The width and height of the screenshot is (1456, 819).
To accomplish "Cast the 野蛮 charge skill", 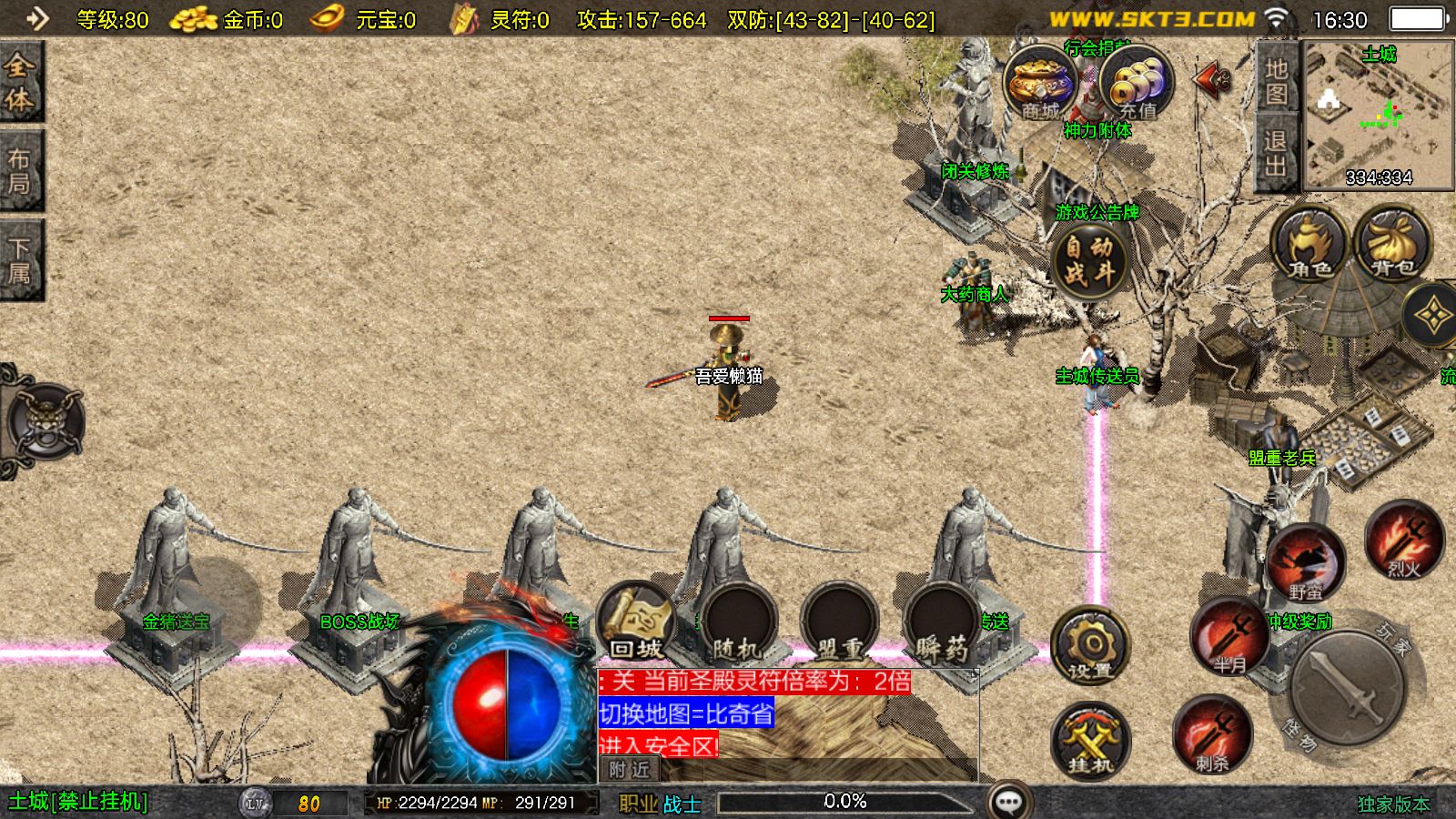I will (x=1306, y=564).
